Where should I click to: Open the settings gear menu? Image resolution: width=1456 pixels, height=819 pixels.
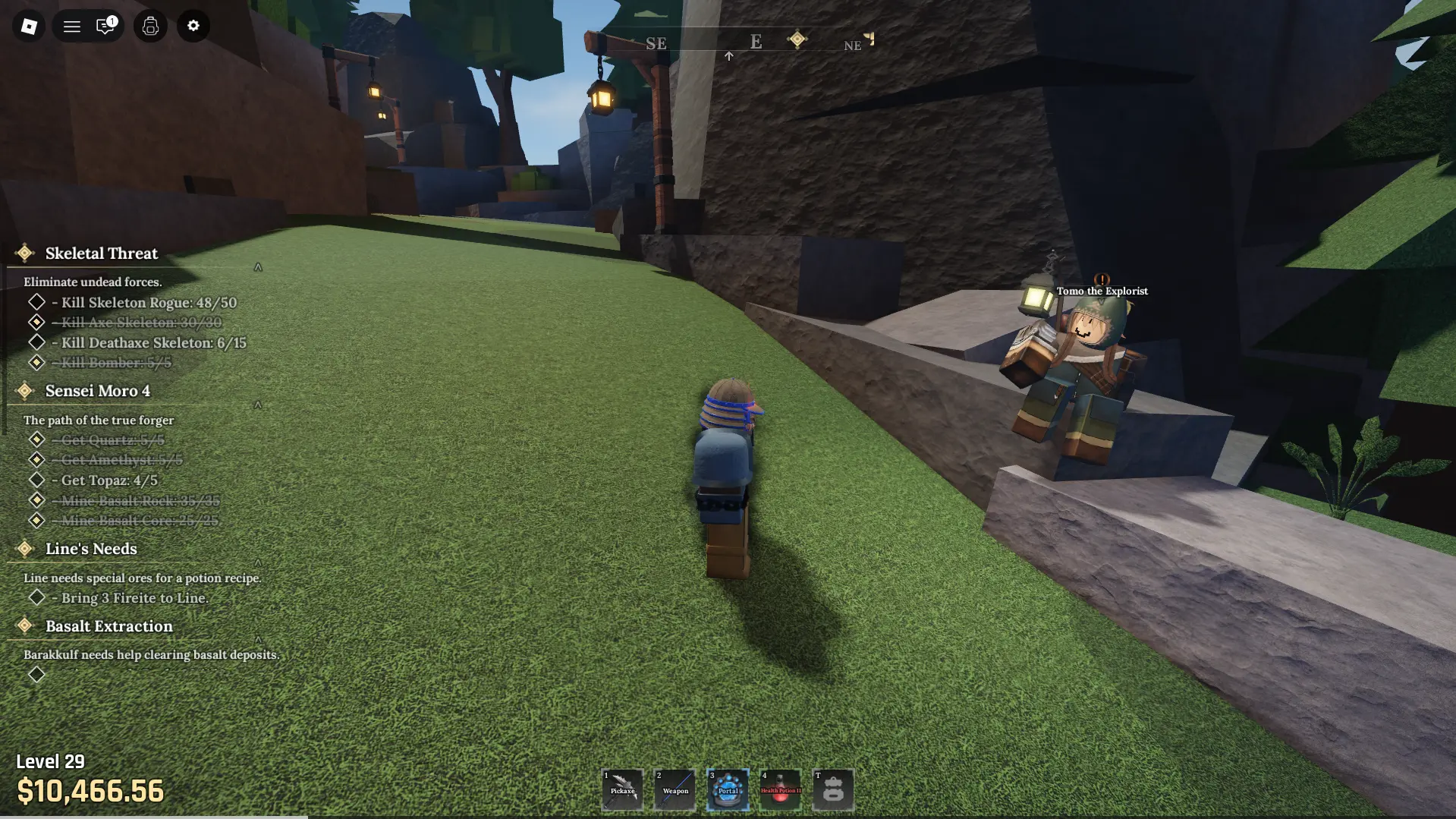[x=193, y=26]
